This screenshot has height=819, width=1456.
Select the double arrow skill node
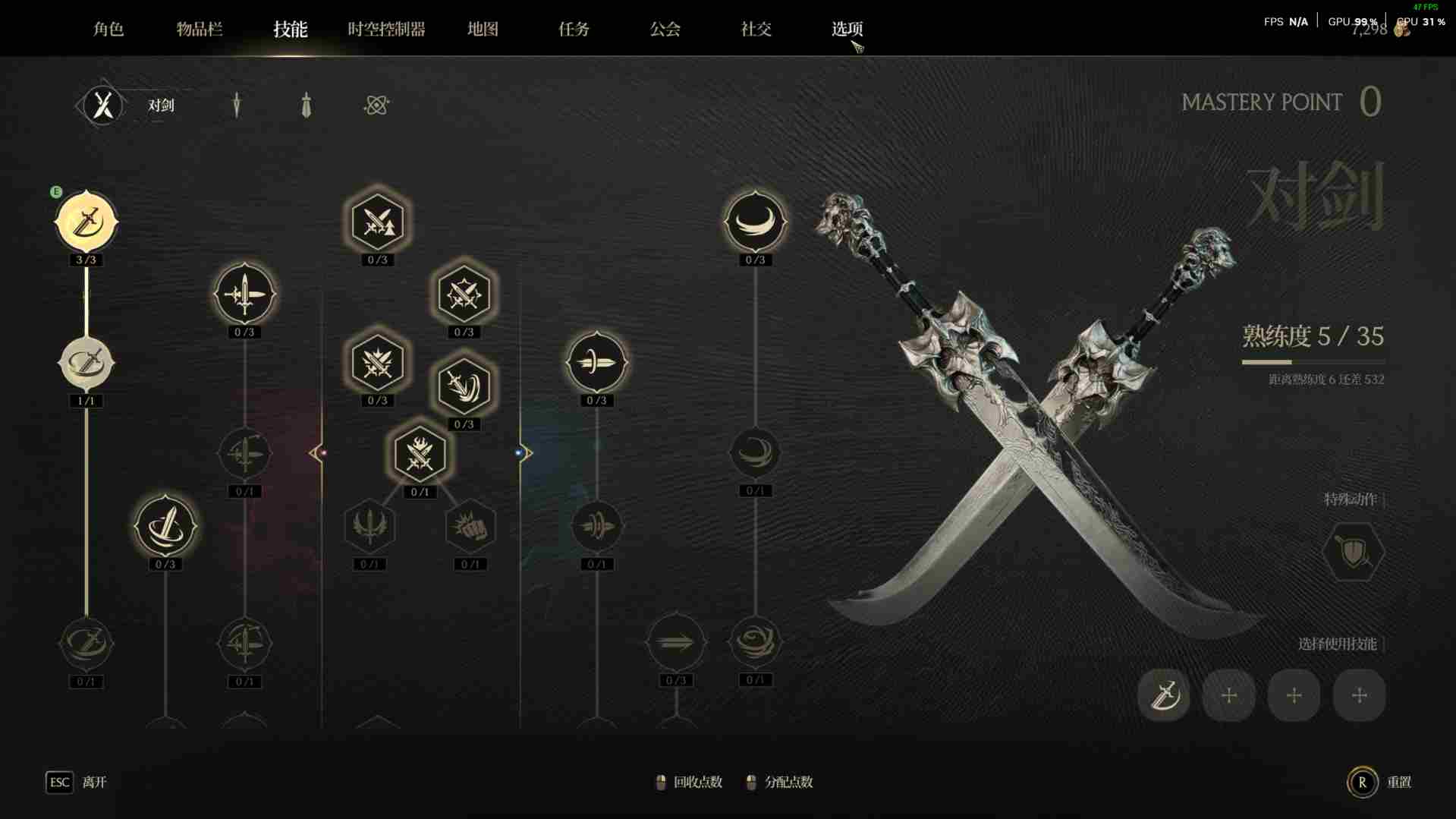[675, 643]
